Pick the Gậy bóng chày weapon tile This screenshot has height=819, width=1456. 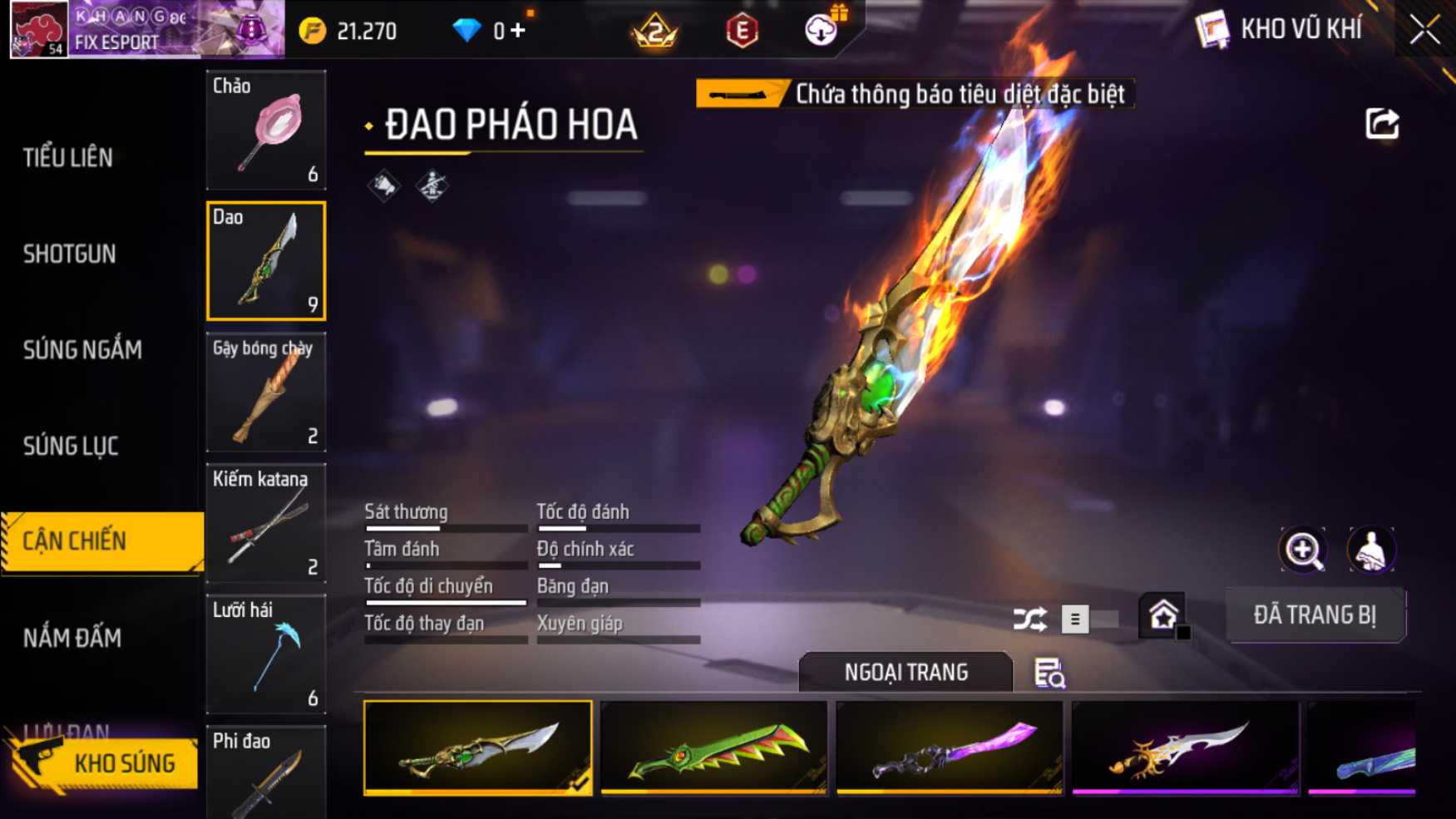click(x=266, y=392)
